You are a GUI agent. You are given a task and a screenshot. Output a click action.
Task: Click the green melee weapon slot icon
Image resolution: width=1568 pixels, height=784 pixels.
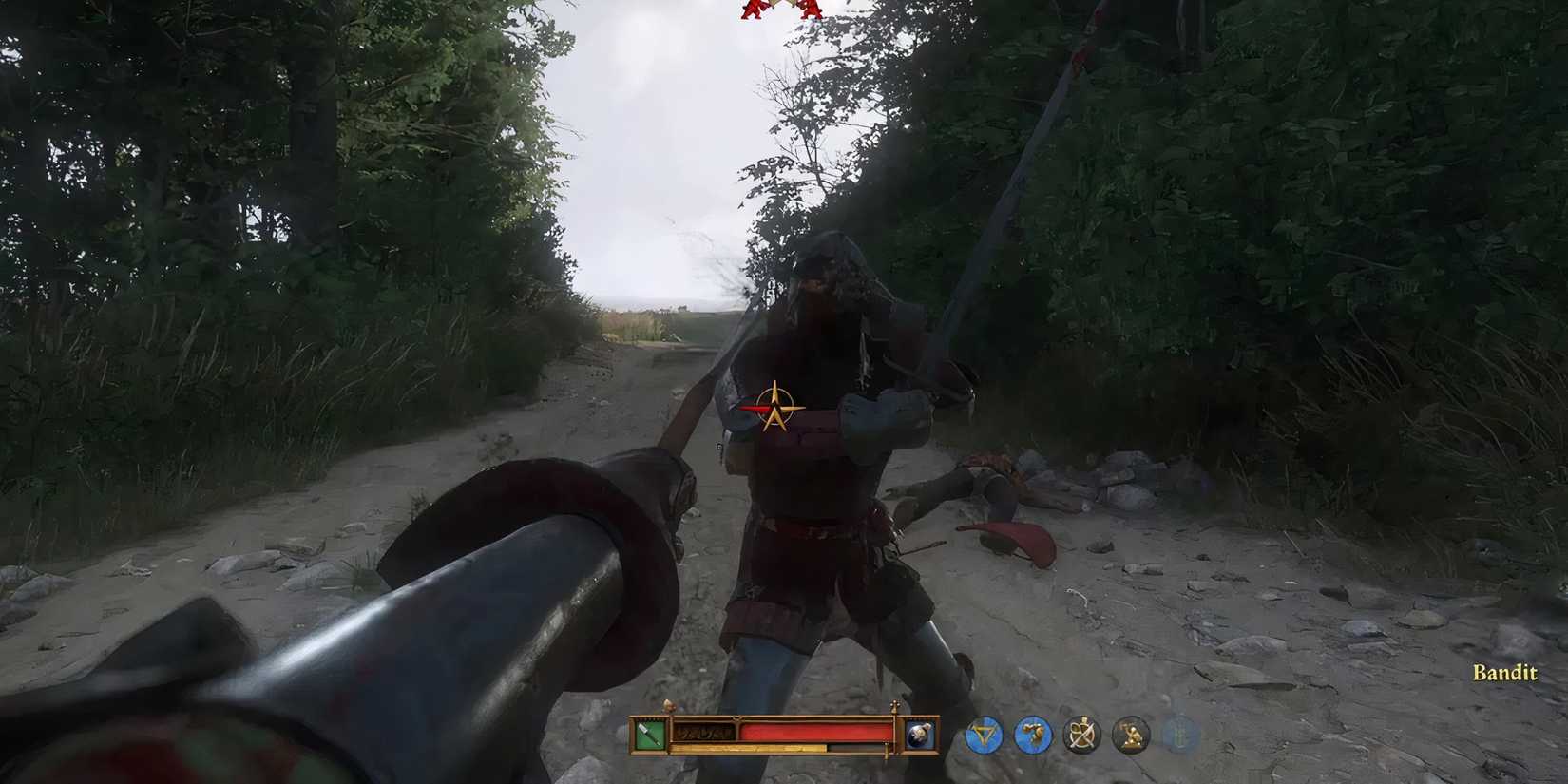(x=649, y=735)
